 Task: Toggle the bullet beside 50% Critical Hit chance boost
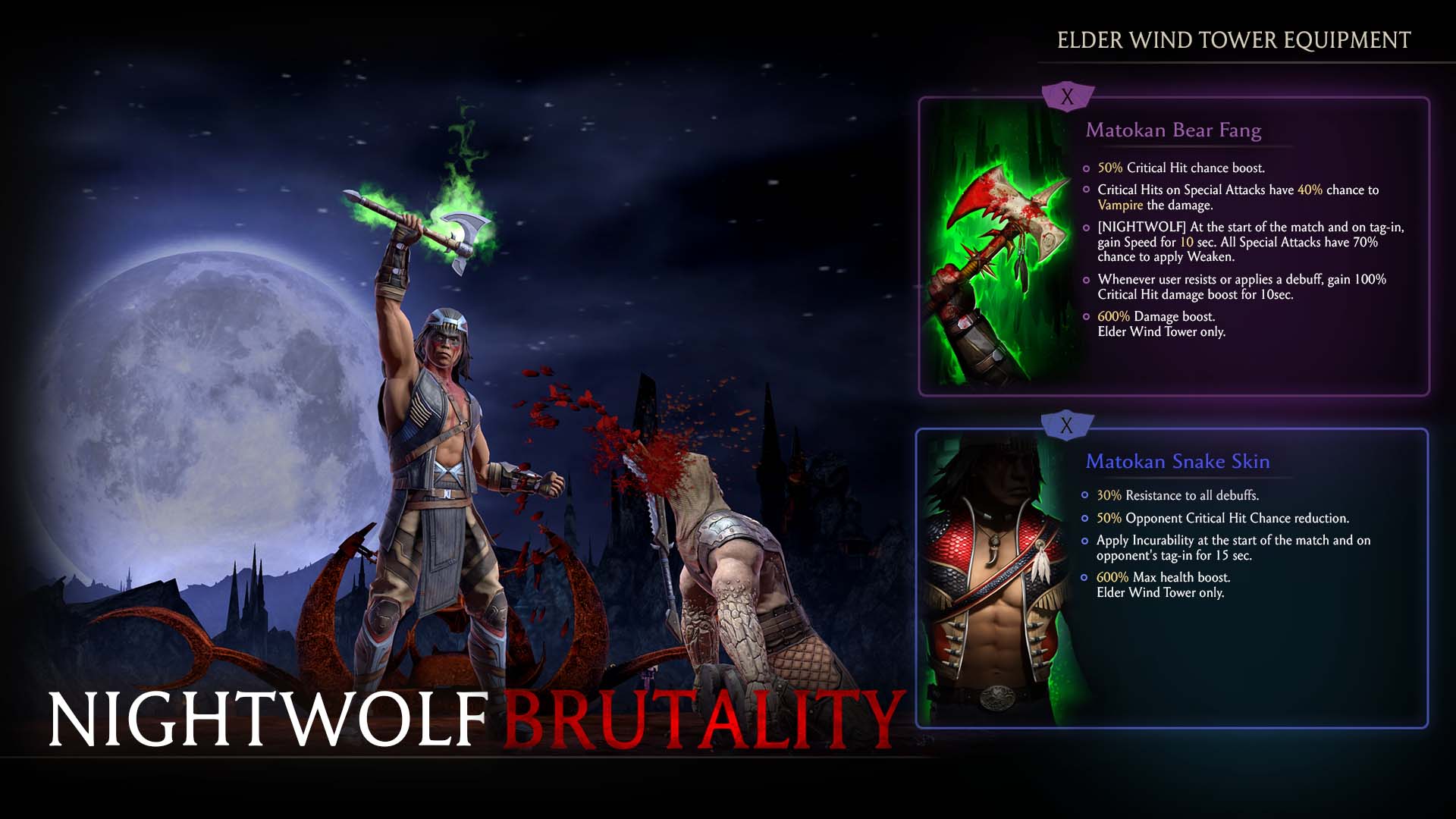[1086, 168]
